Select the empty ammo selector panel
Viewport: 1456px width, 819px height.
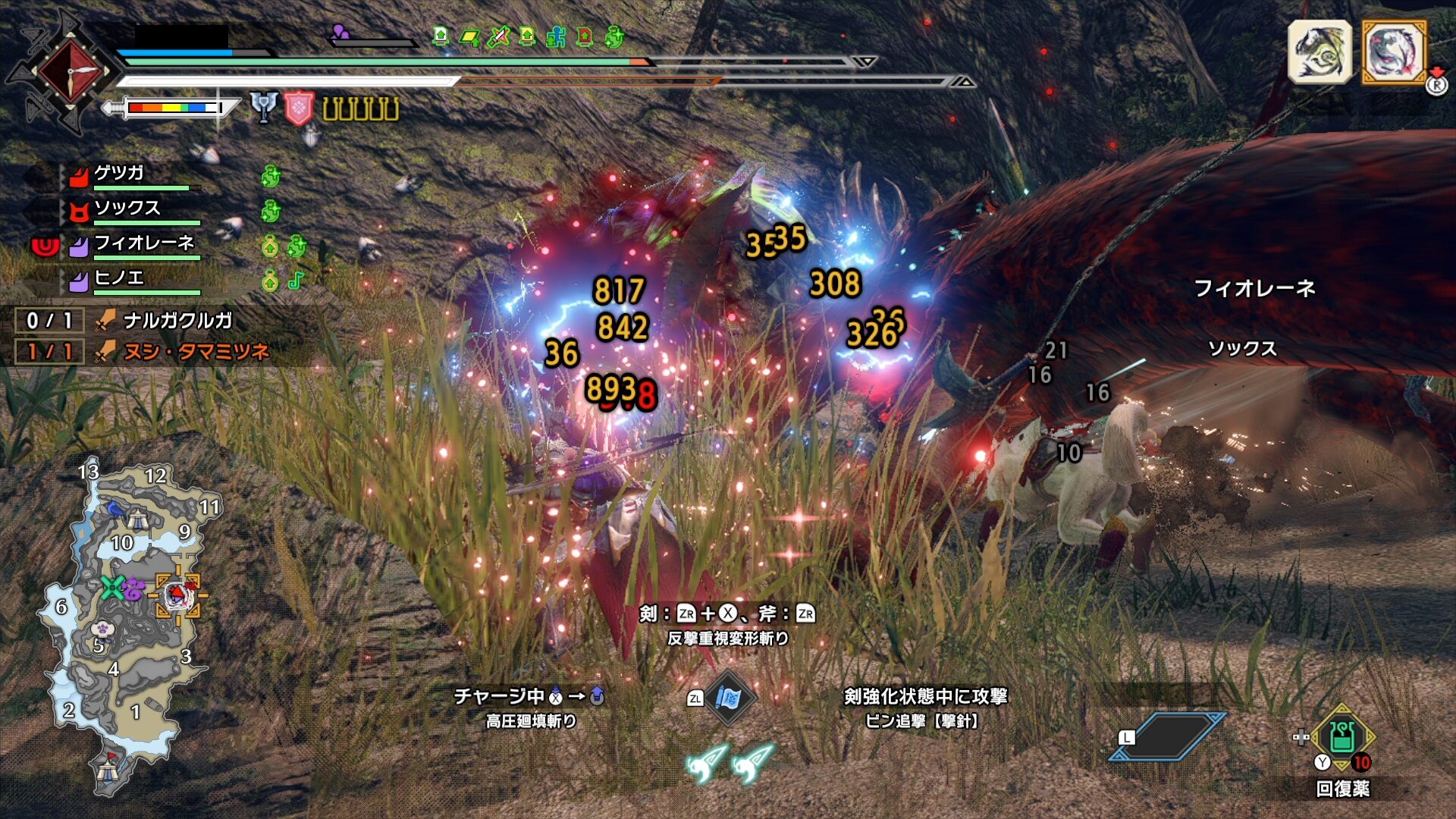1168,736
